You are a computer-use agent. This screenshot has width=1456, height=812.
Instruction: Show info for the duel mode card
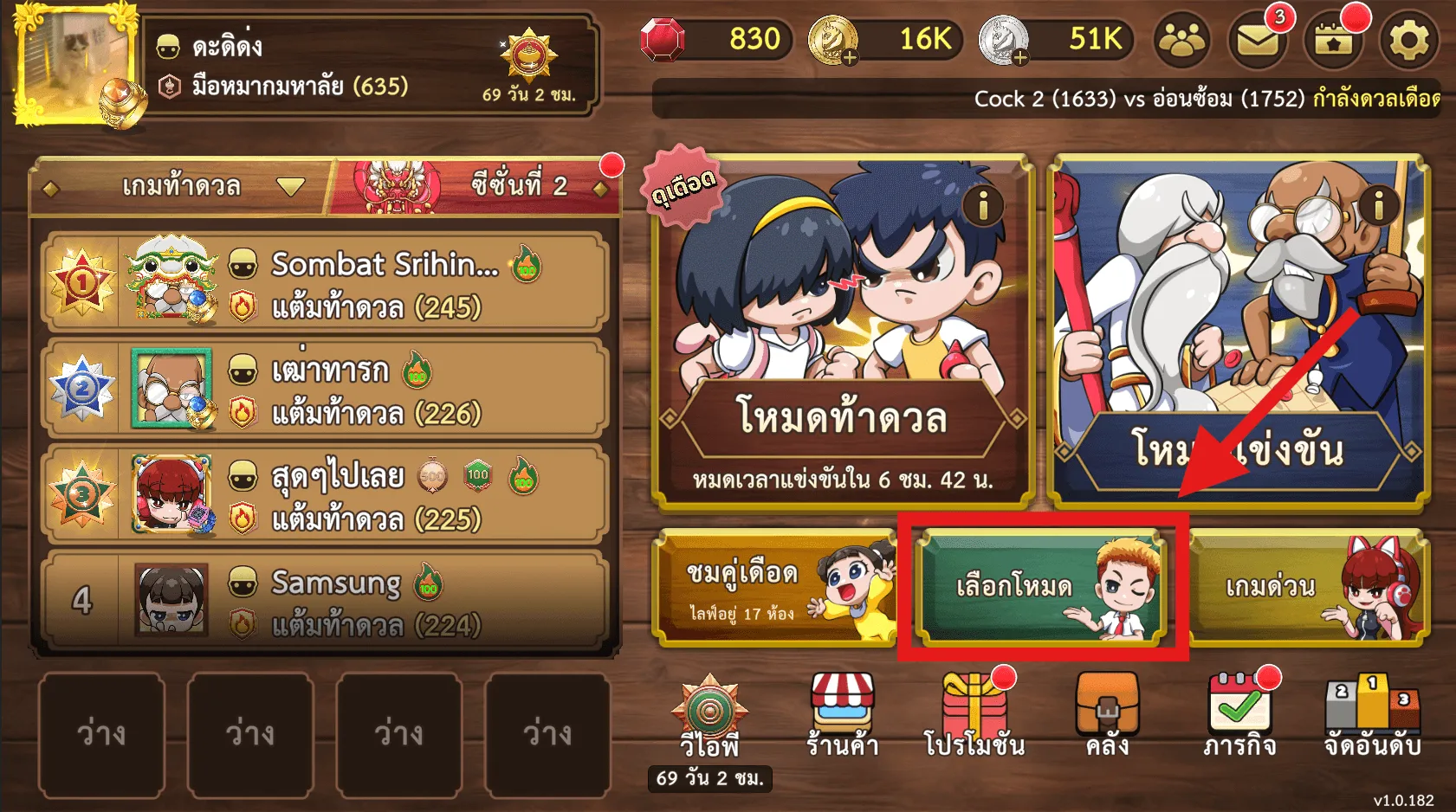pos(983,206)
